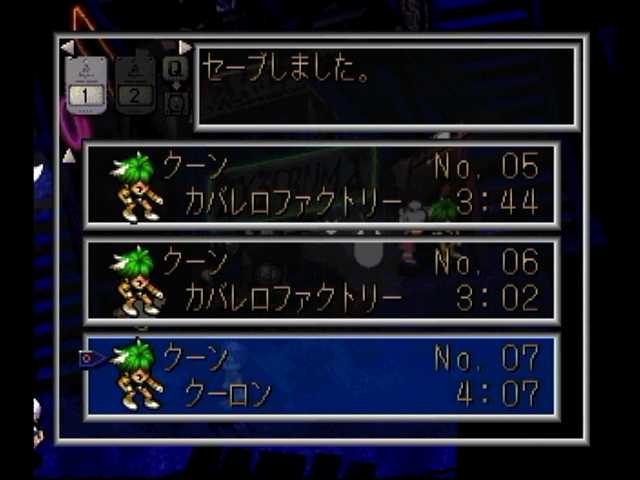Screen dimensions: 640x480
Task: Select memory card slot 1
Action: [86, 85]
